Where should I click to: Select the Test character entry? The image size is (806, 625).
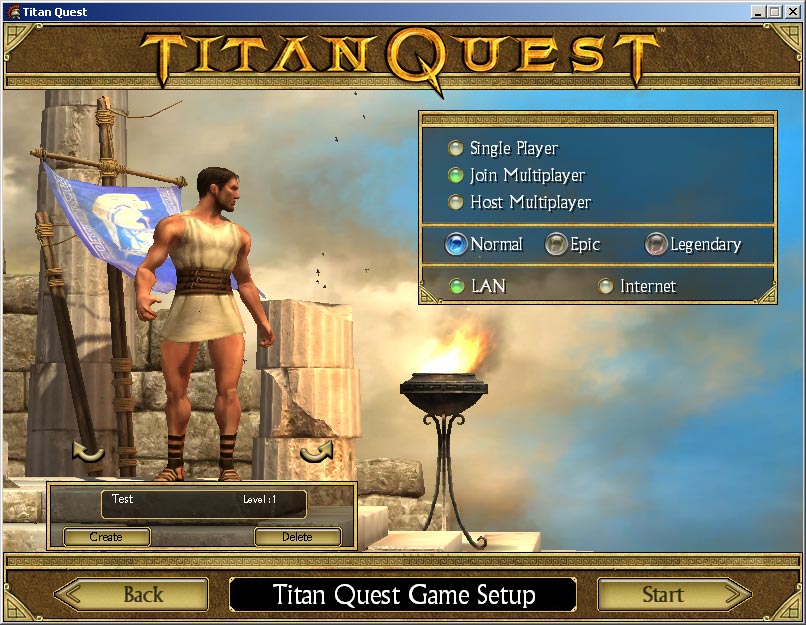coord(203,504)
